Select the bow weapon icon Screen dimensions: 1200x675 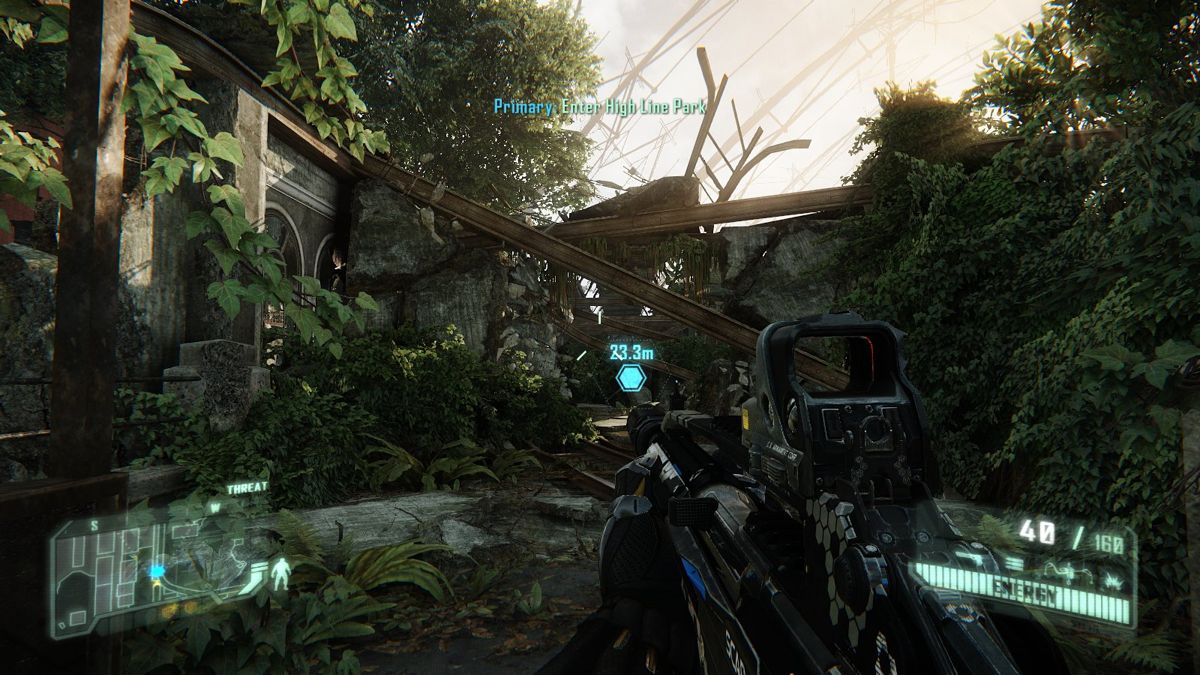coord(1068,572)
